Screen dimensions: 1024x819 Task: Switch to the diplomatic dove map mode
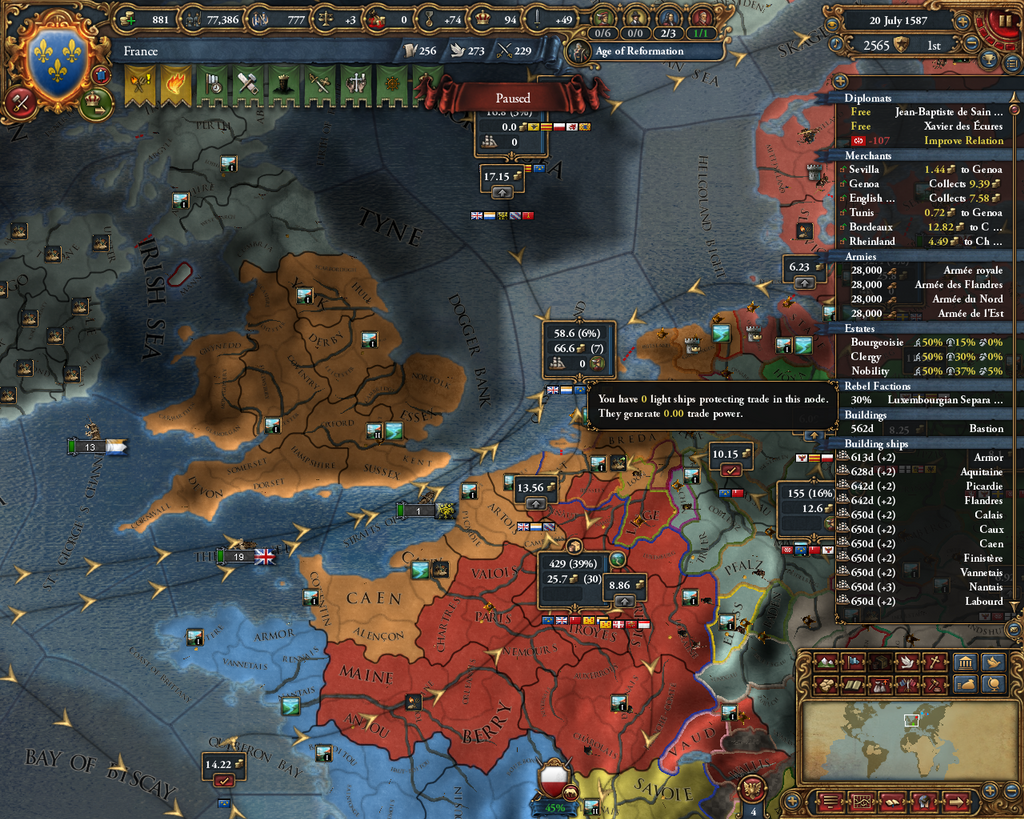point(906,662)
